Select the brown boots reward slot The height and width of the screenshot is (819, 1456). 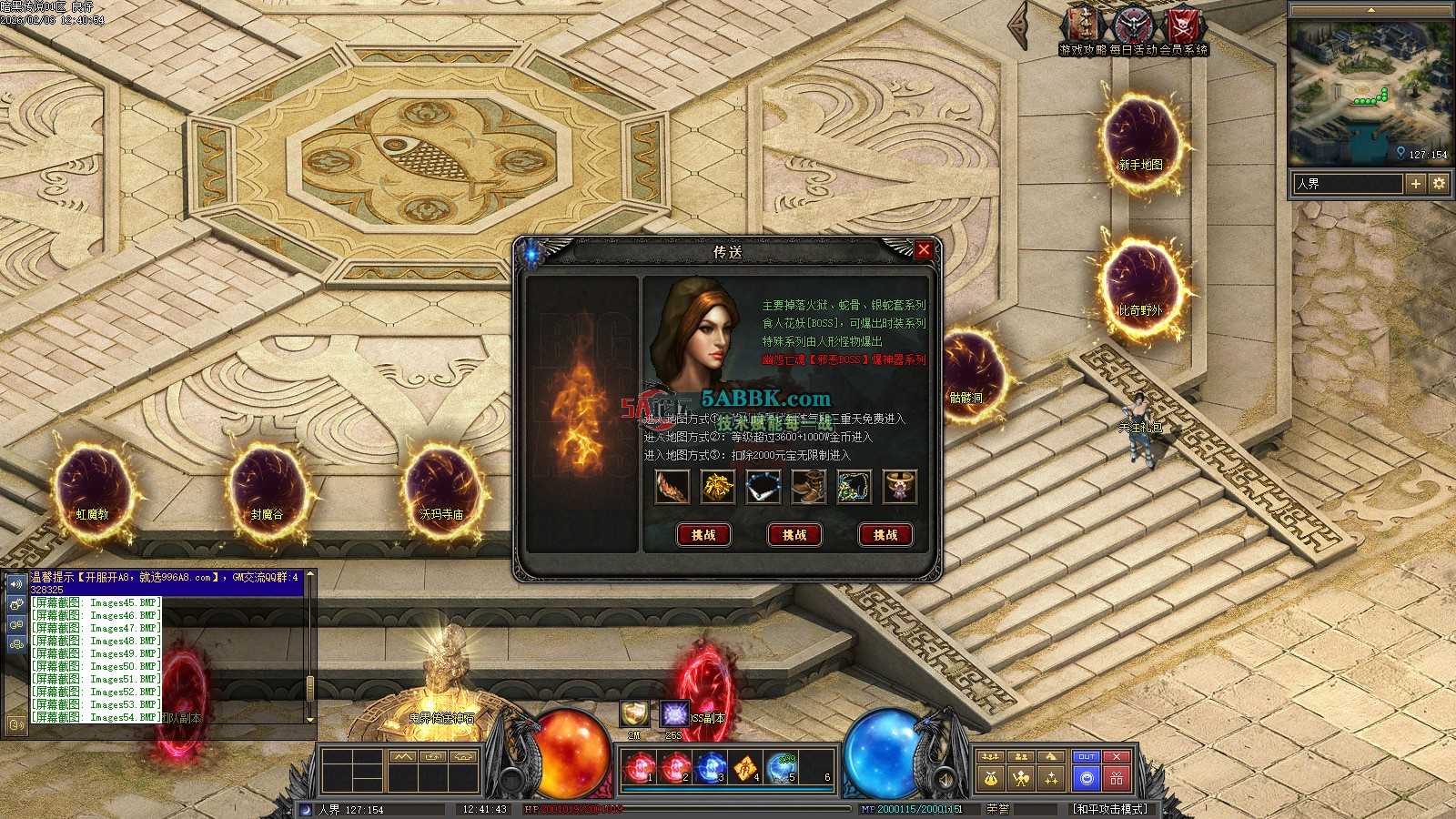coord(808,487)
